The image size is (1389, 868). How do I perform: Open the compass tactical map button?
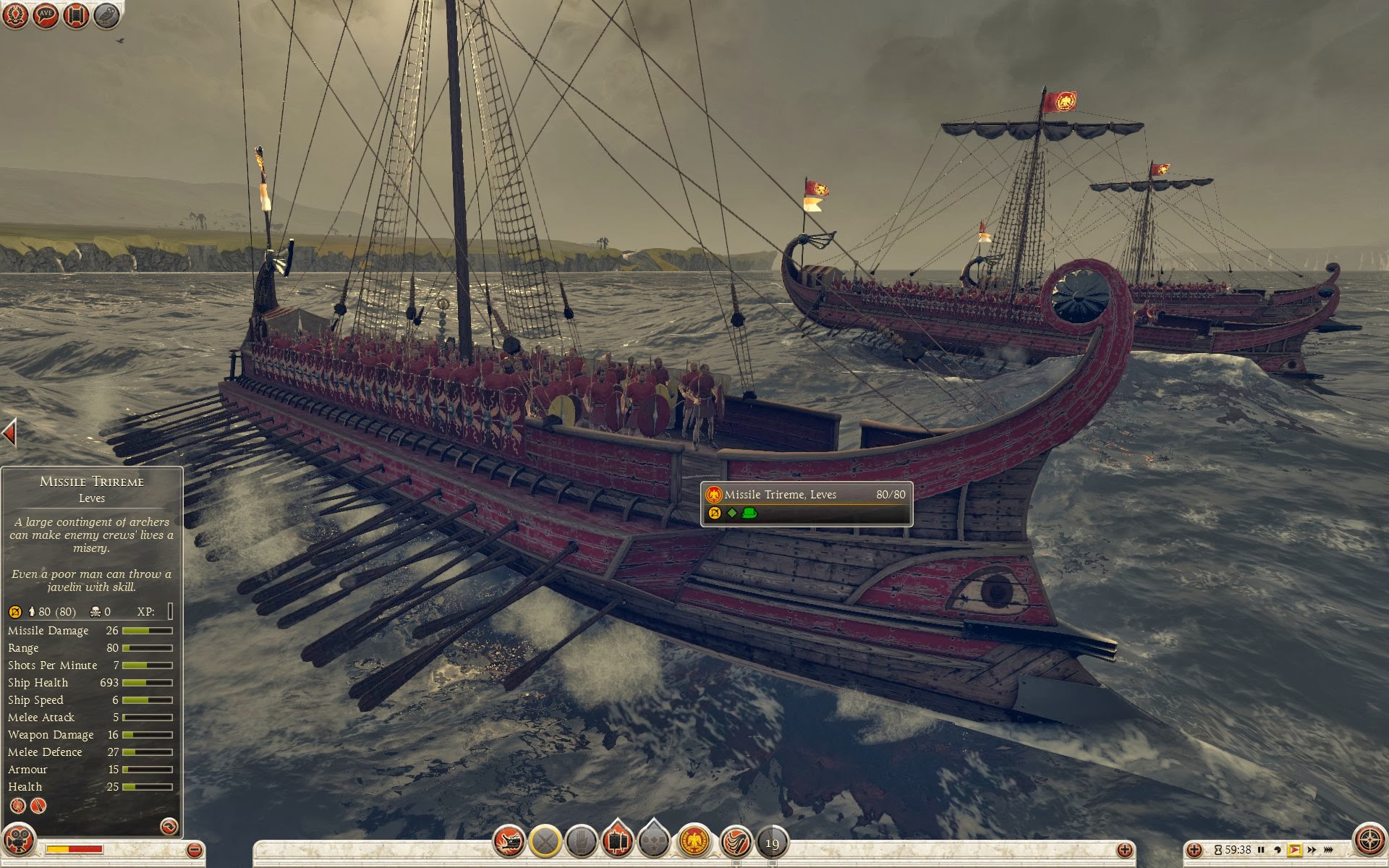(1368, 841)
